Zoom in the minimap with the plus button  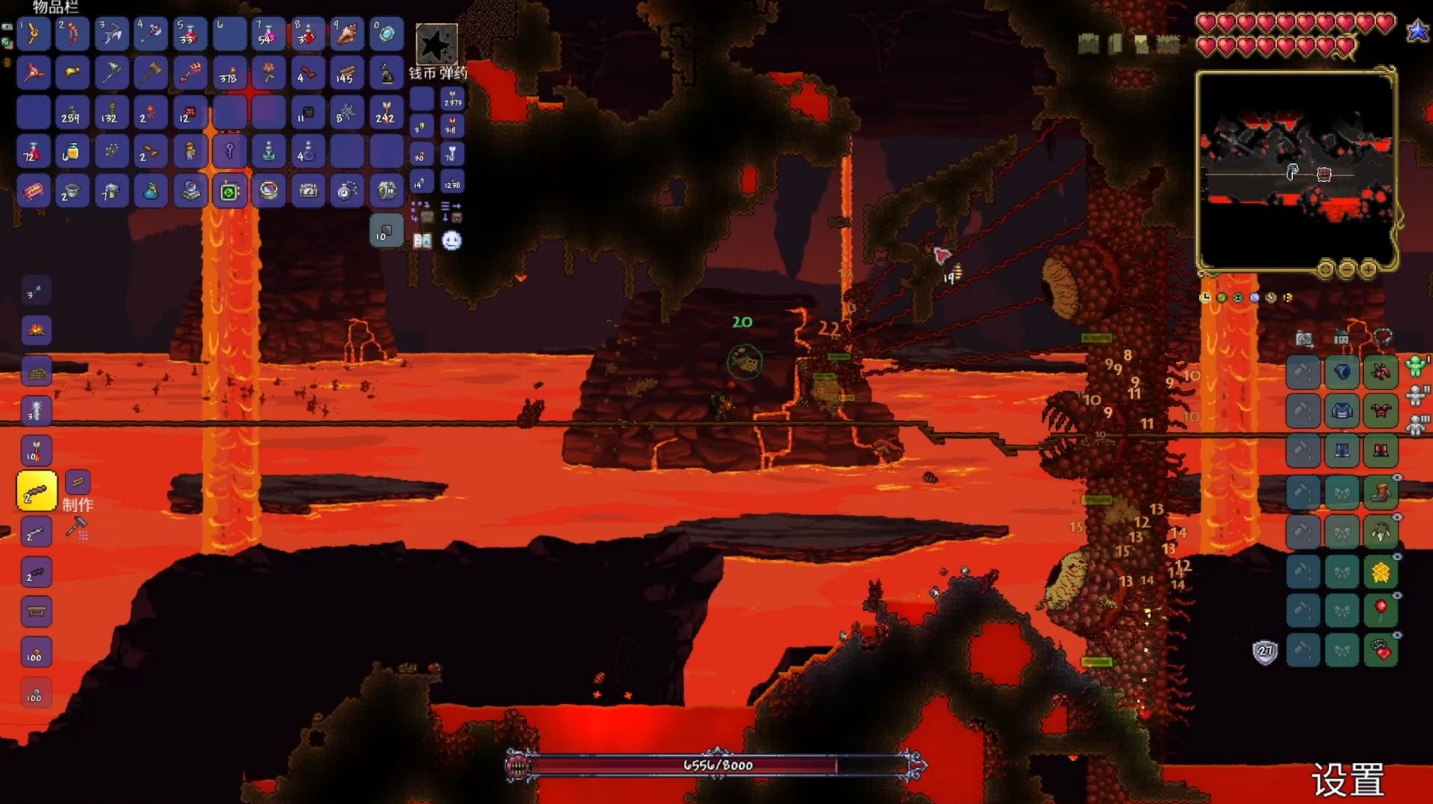(1368, 269)
